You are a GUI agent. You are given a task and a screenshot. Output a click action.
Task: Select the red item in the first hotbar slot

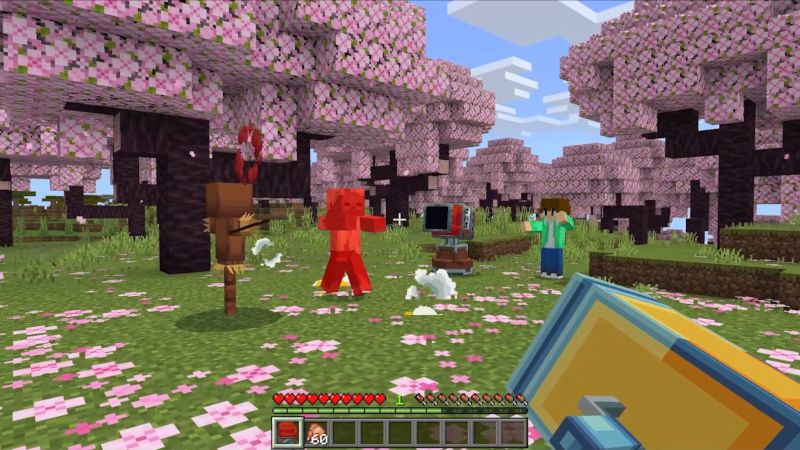click(288, 432)
